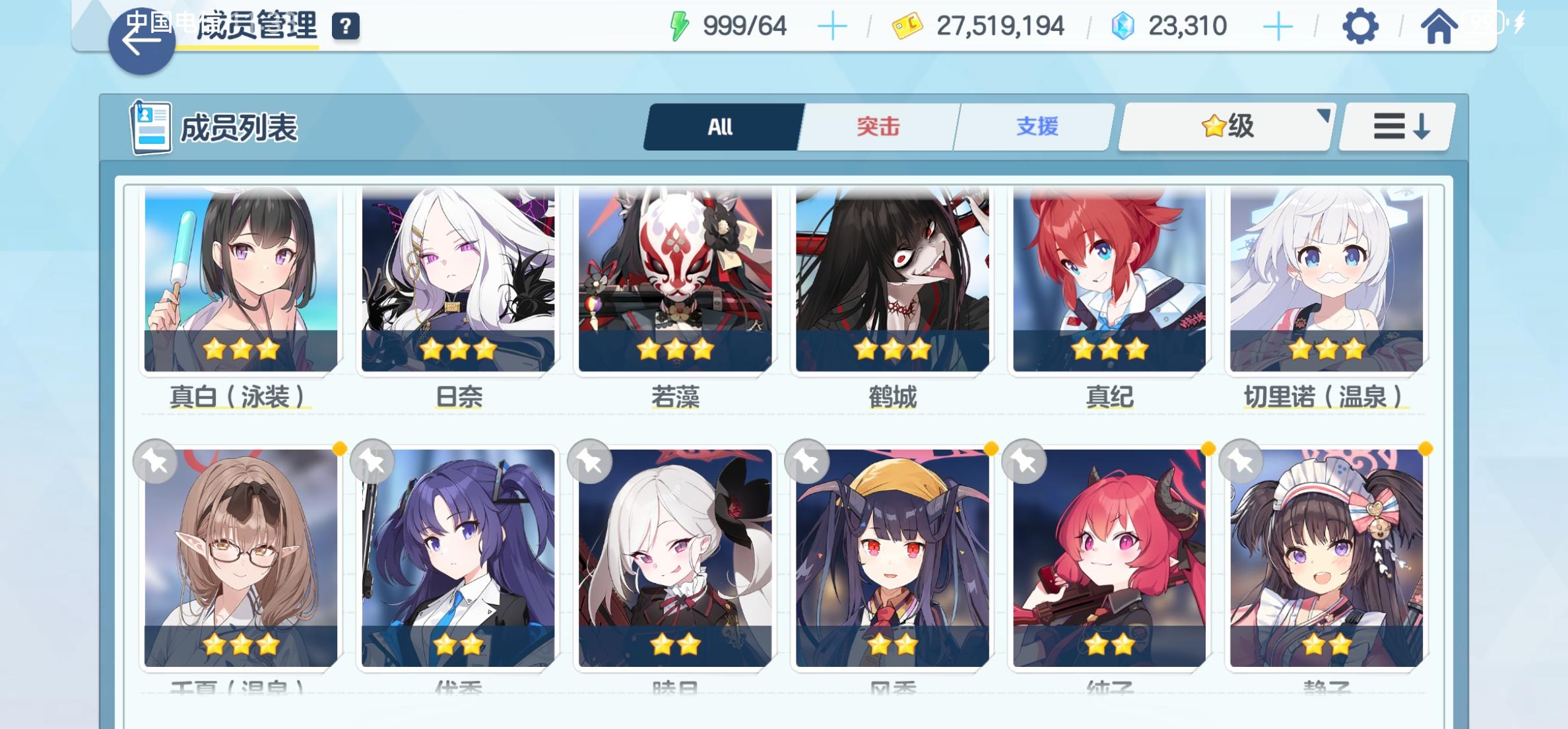Image resolution: width=1568 pixels, height=729 pixels.
Task: Open the AP purchase with the plus button
Action: [x=833, y=25]
